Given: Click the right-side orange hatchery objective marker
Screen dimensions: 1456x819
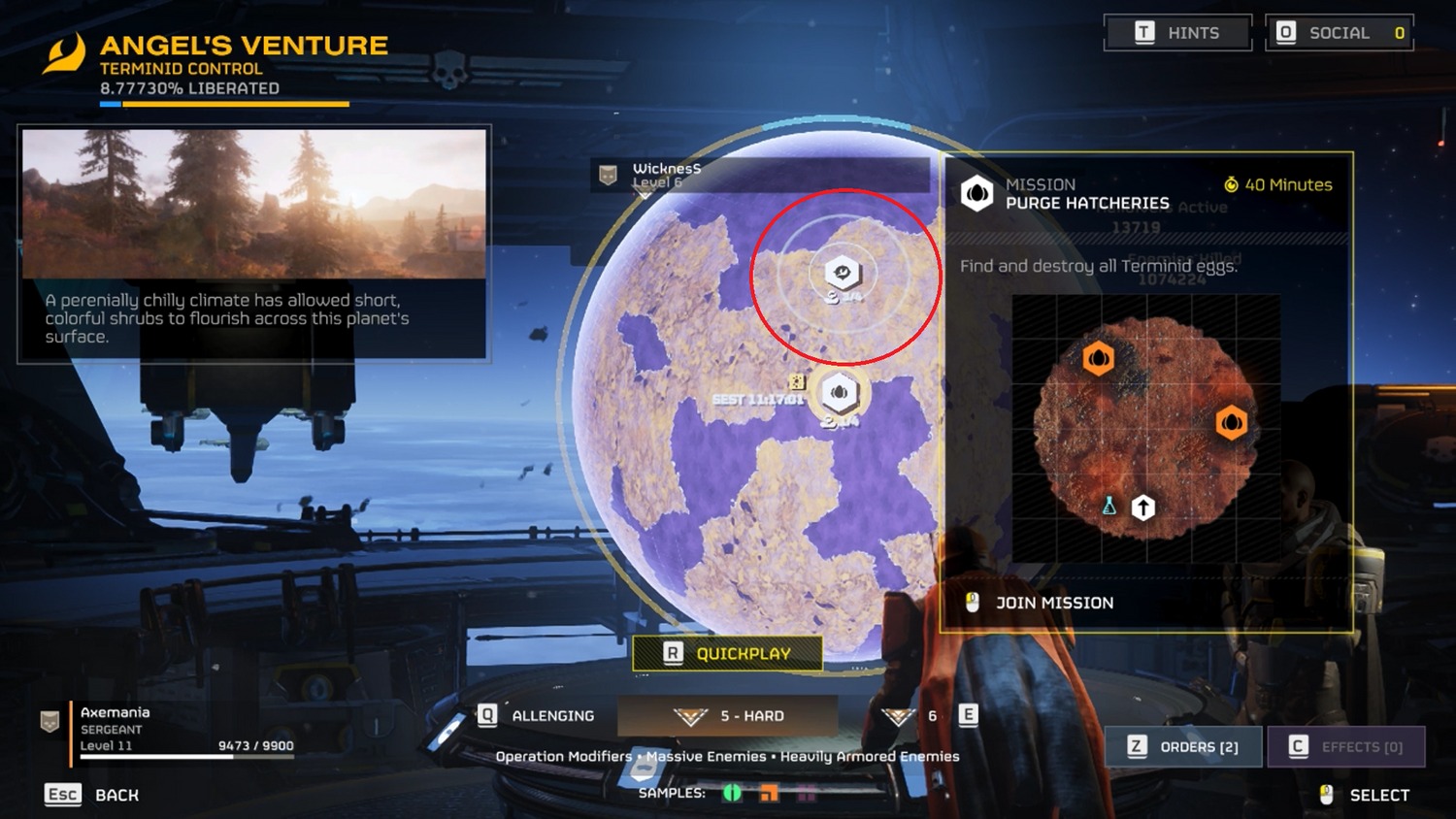Looking at the screenshot, I should [1231, 423].
